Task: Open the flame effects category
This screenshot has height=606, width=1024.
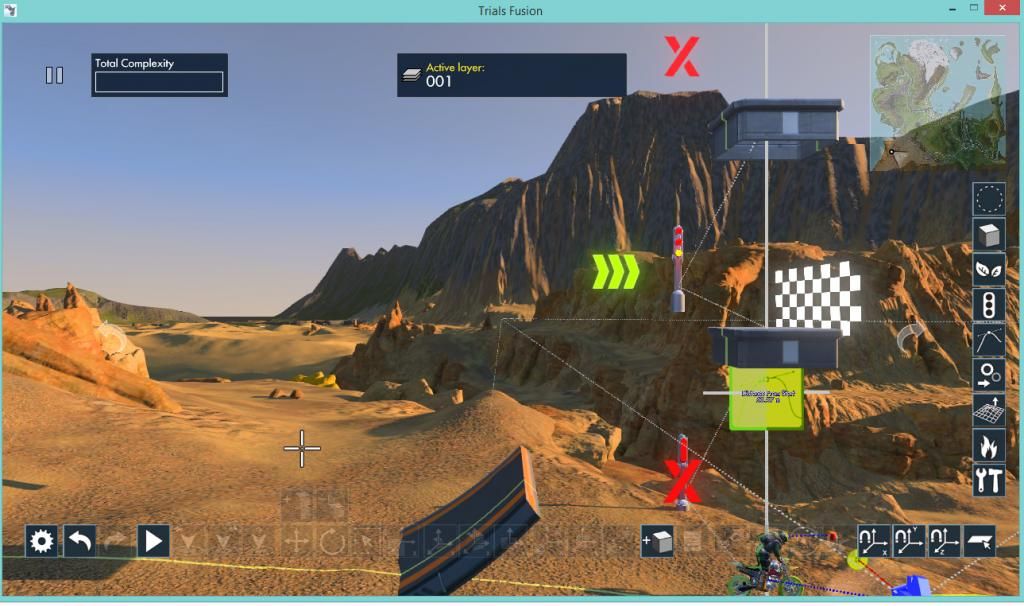Action: click(989, 445)
